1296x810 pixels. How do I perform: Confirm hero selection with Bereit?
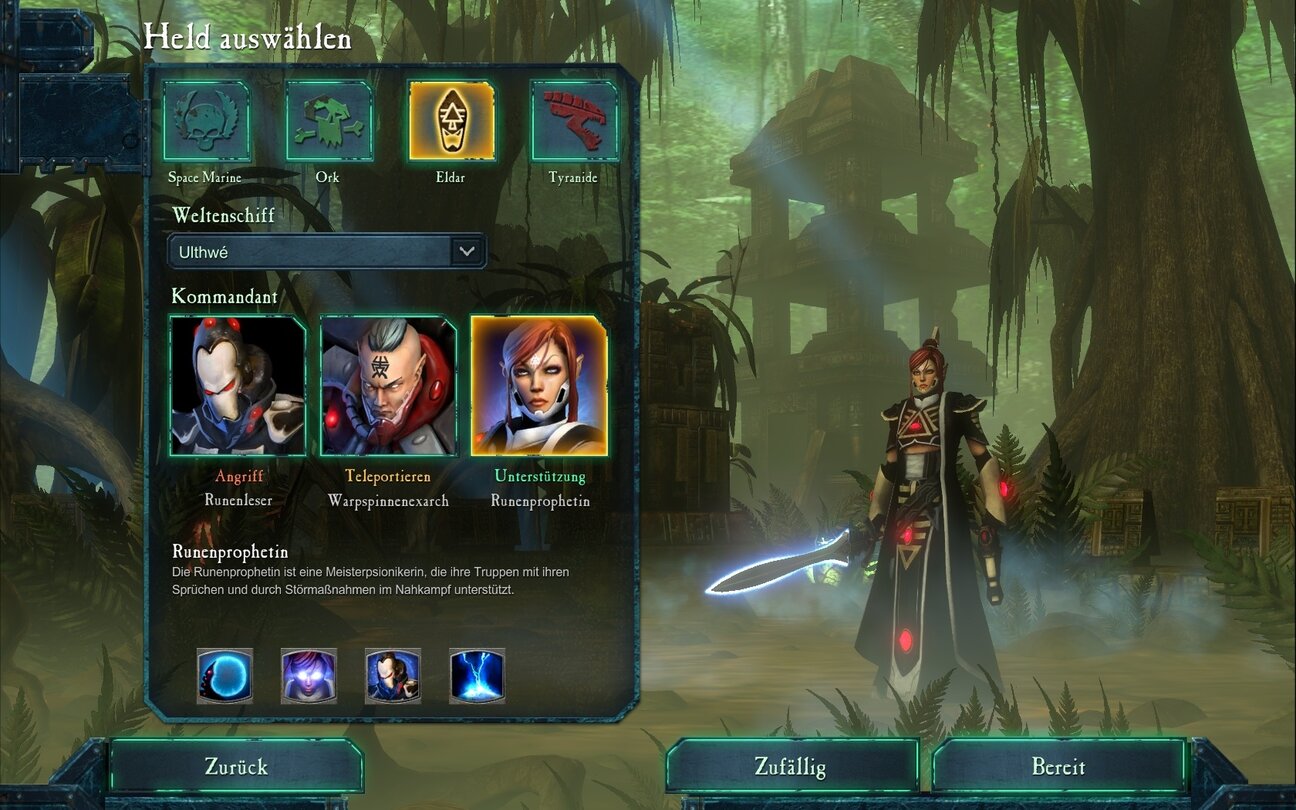point(1058,767)
